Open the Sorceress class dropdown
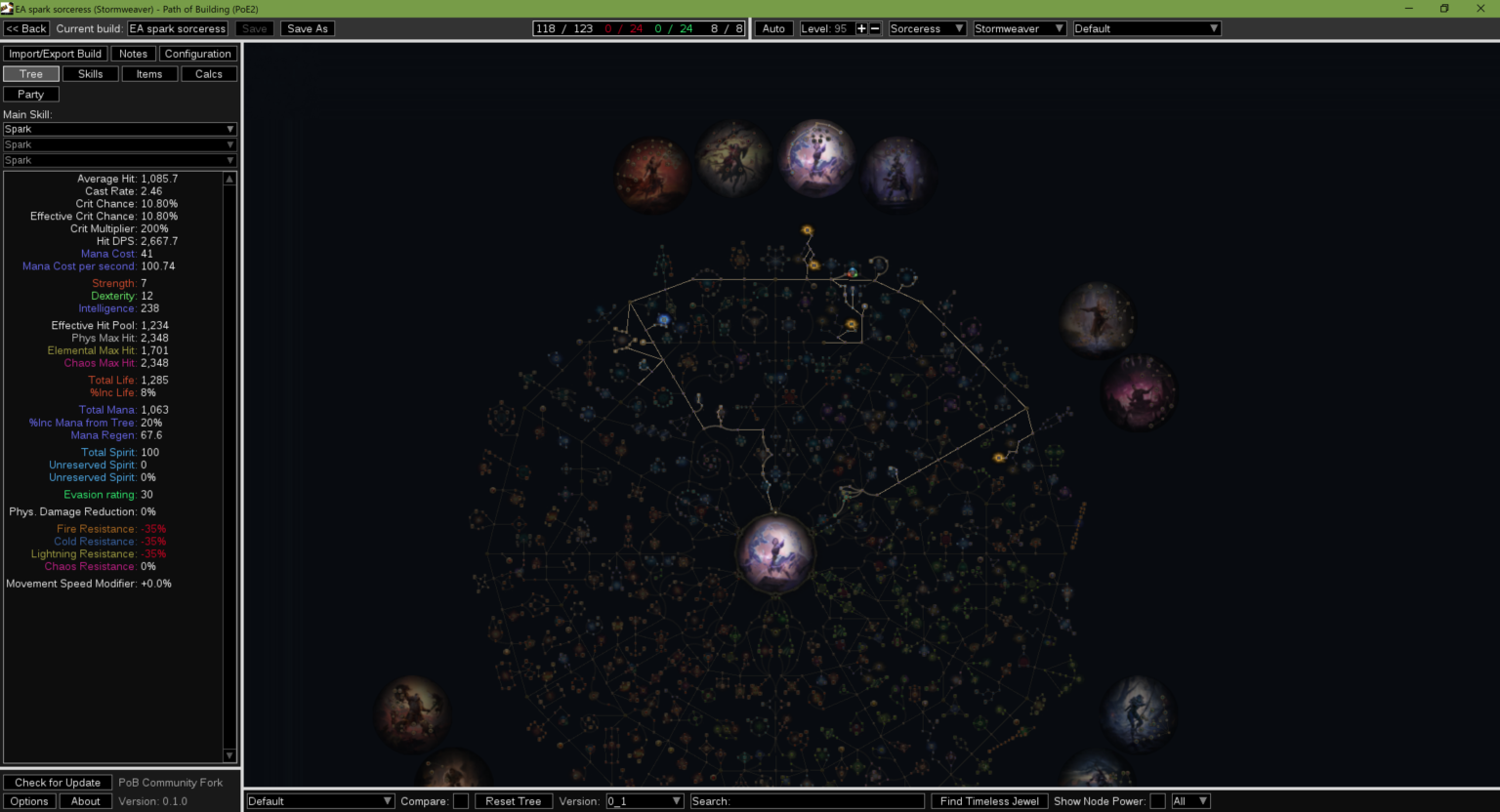1500x812 pixels. pos(926,28)
